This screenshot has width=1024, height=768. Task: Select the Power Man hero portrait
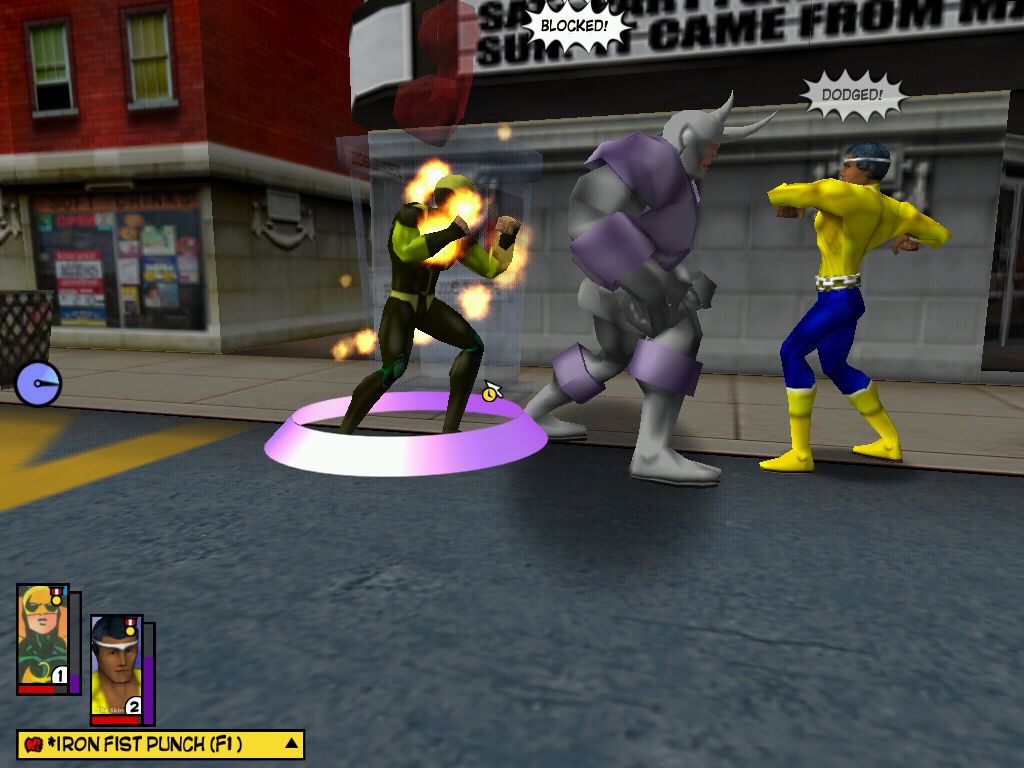[x=116, y=667]
